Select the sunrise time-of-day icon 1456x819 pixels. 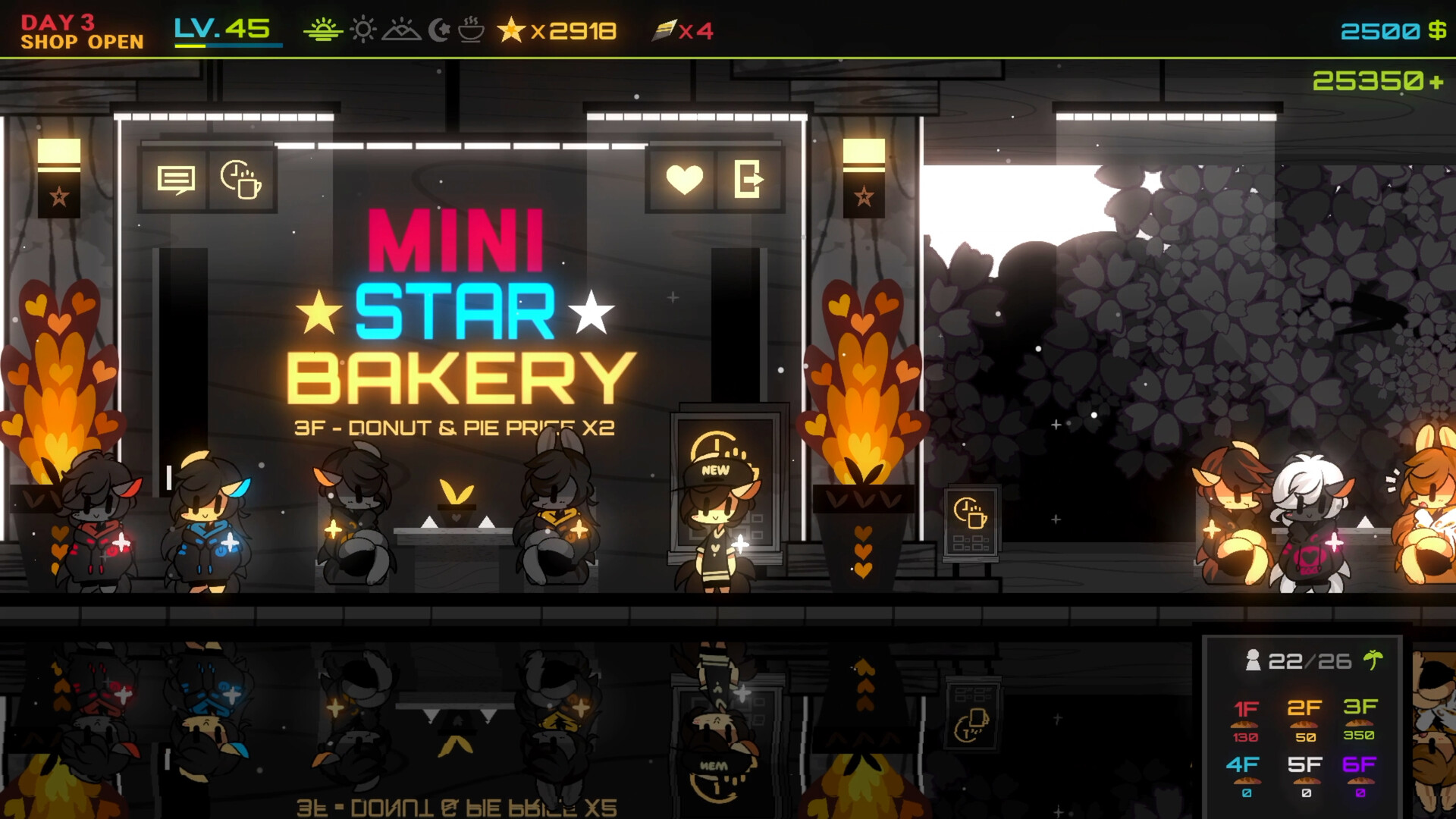[x=324, y=30]
